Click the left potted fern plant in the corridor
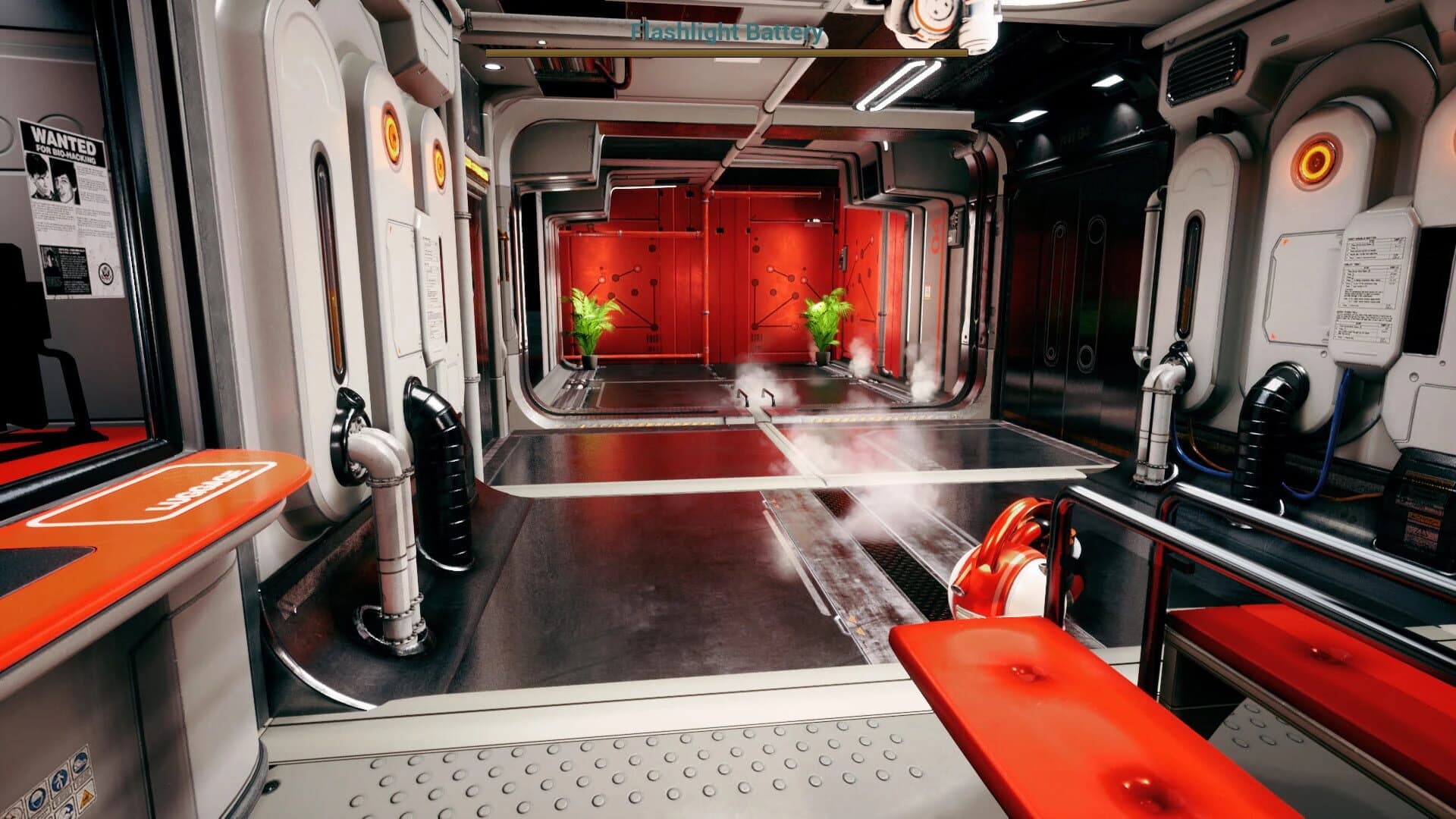 coord(591,322)
